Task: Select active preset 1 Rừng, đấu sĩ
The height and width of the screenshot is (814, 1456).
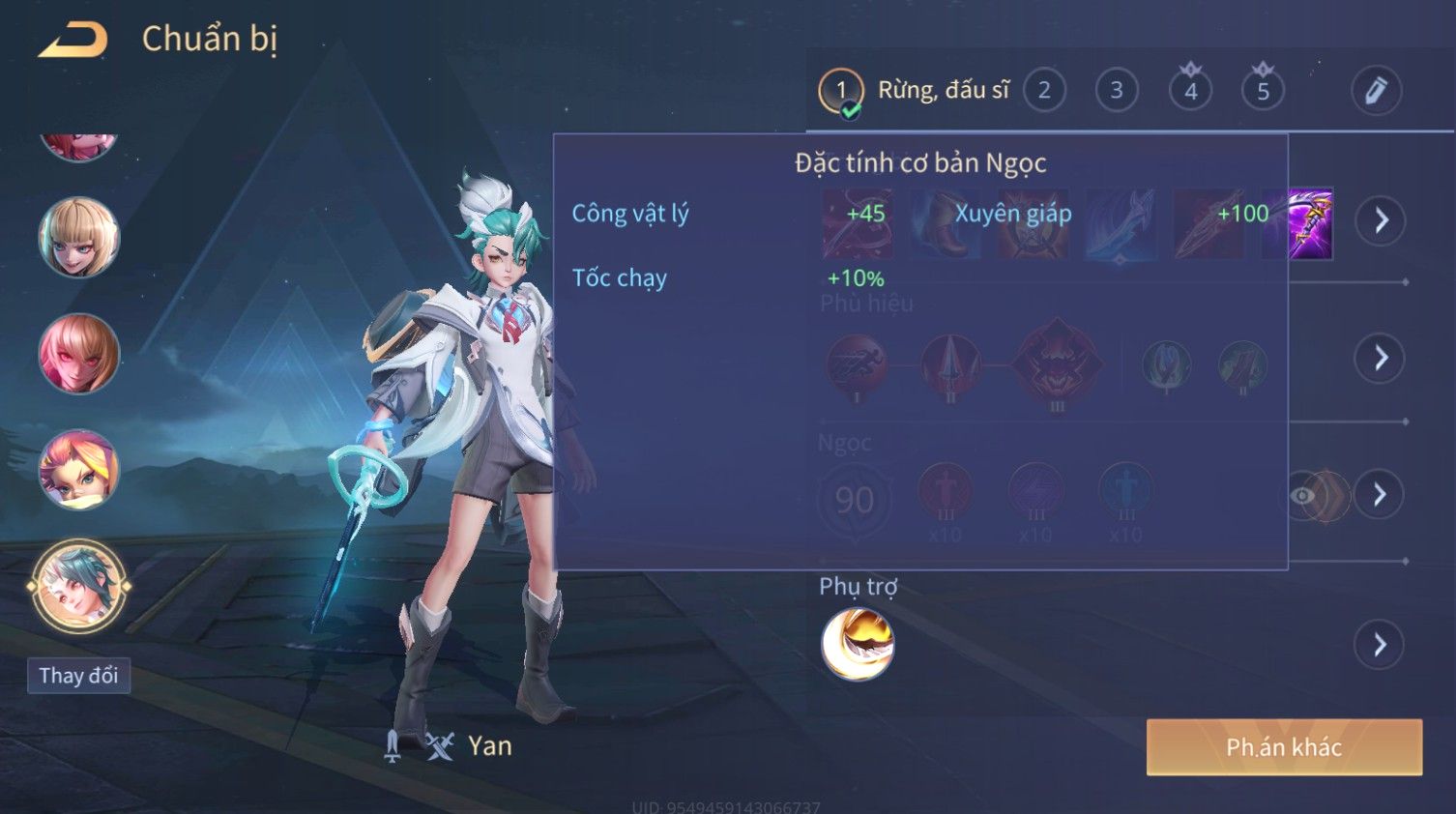Action: pyautogui.click(x=914, y=91)
